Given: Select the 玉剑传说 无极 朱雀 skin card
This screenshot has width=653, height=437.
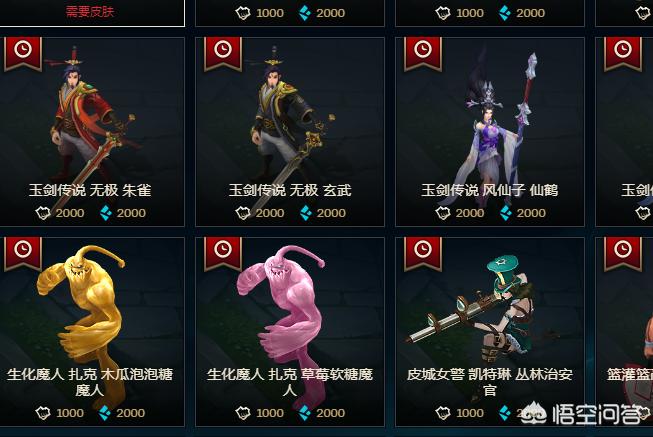Looking at the screenshot, I should [90, 130].
